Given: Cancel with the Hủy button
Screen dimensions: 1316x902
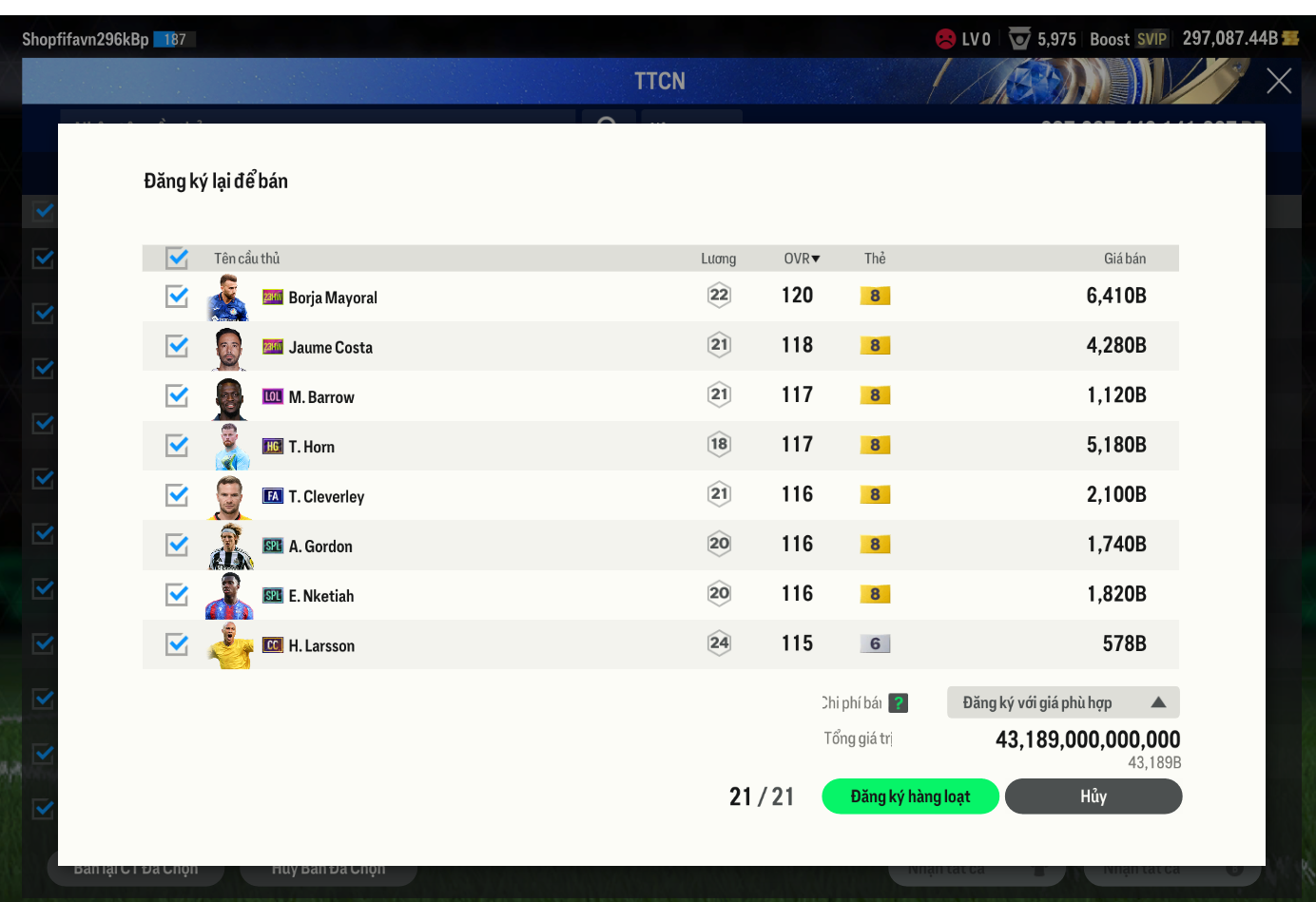Looking at the screenshot, I should pyautogui.click(x=1093, y=796).
